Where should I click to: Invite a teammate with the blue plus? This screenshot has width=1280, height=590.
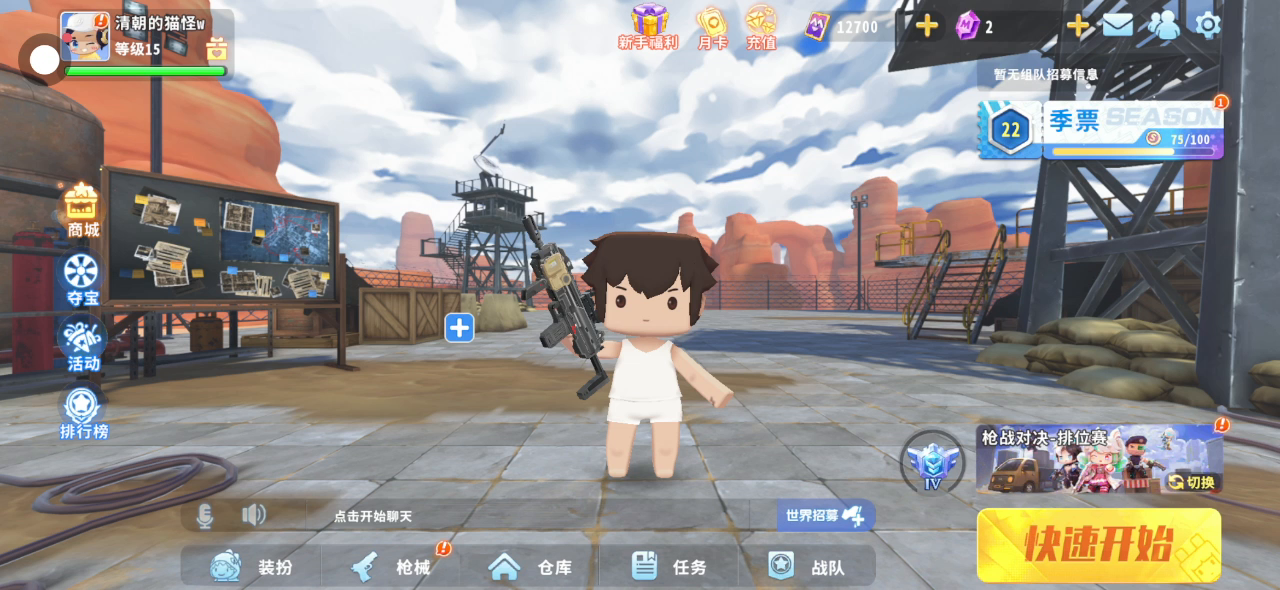pyautogui.click(x=459, y=327)
